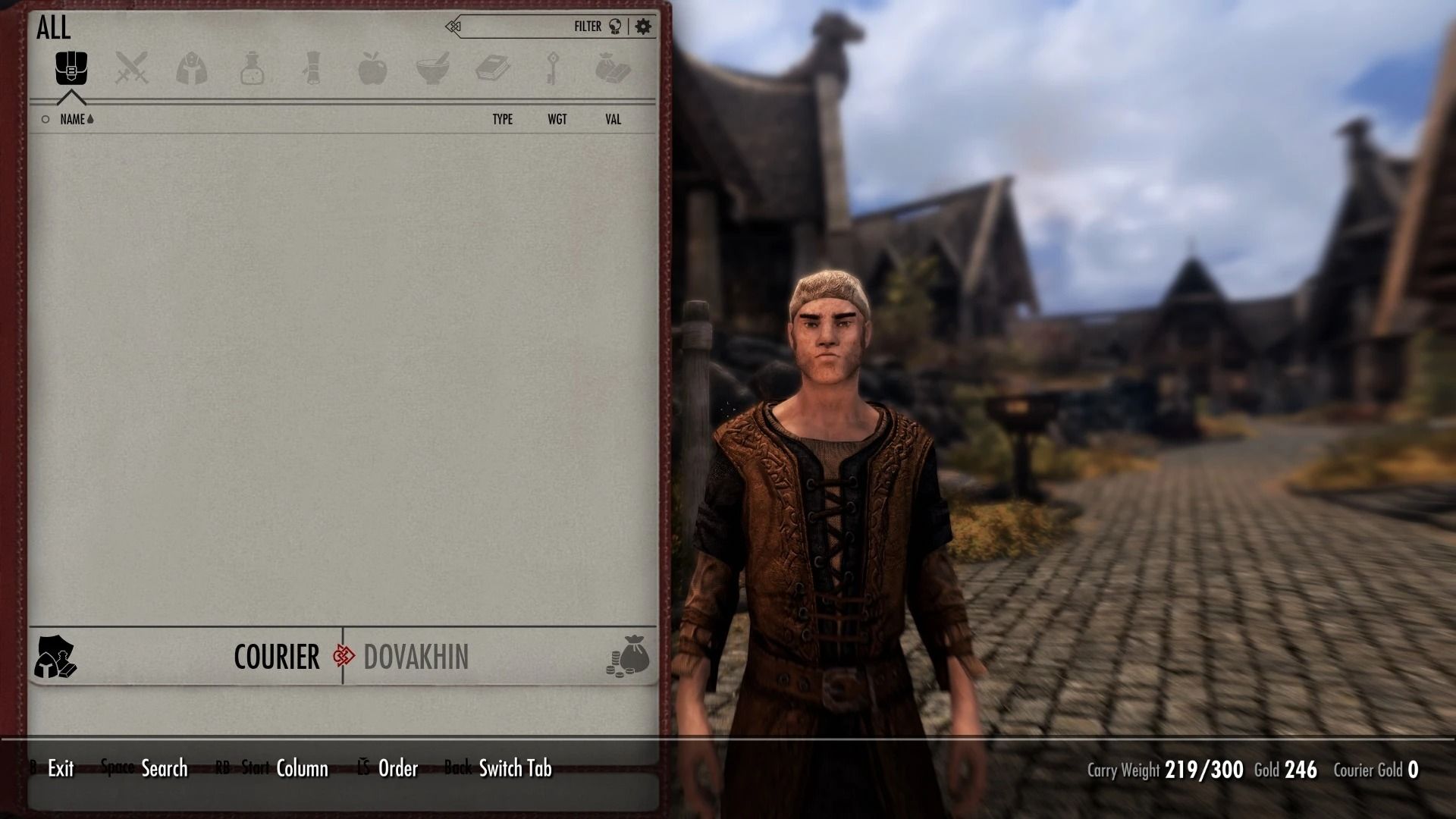This screenshot has width=1456, height=819.
Task: Open the Potions flask category icon
Action: coord(251,68)
